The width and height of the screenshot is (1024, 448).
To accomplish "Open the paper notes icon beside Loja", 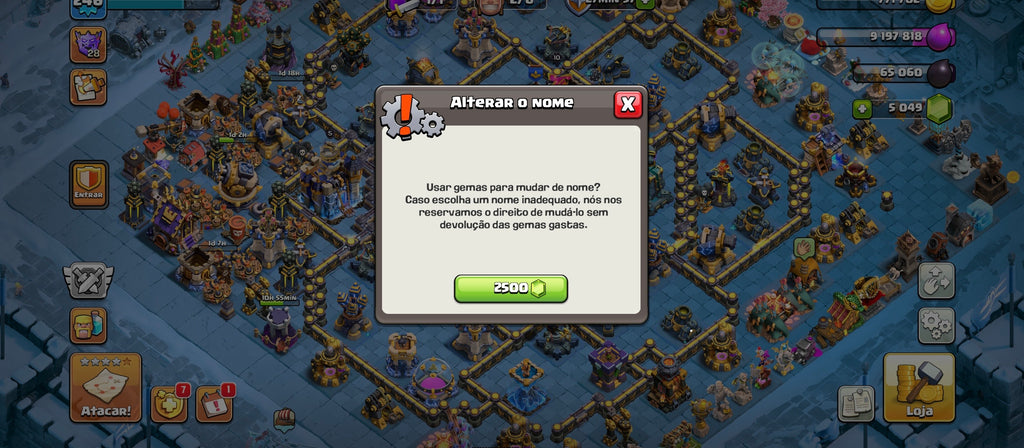I will pyautogui.click(x=856, y=403).
